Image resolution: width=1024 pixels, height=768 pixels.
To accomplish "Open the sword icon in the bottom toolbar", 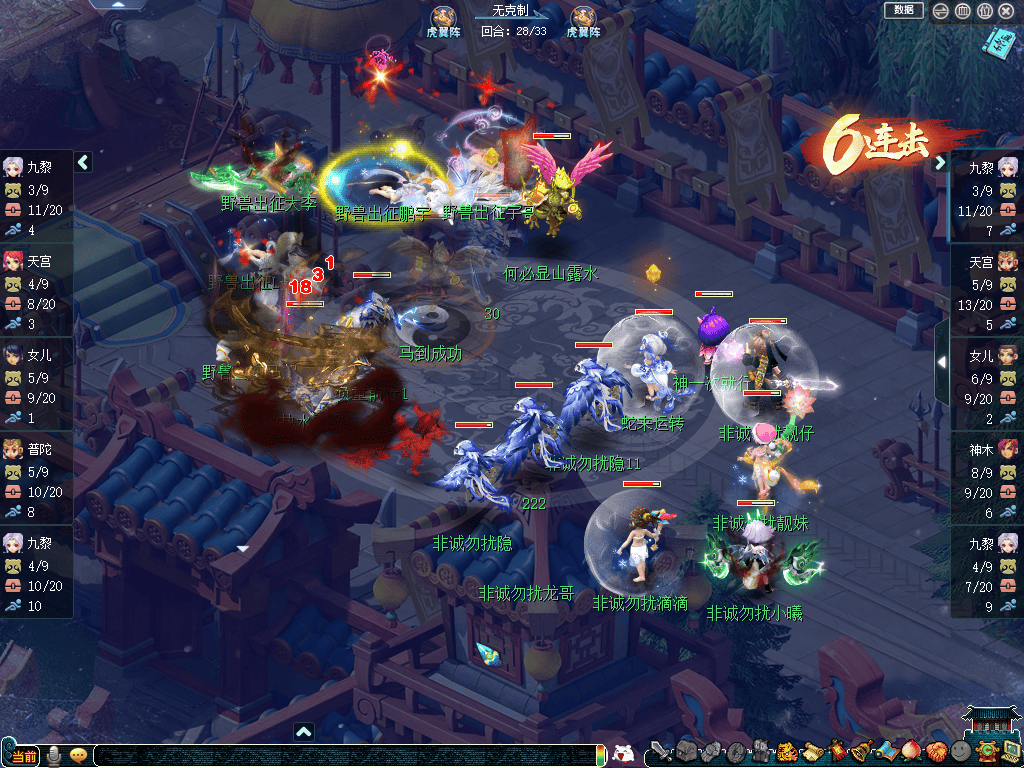I will [x=660, y=751].
